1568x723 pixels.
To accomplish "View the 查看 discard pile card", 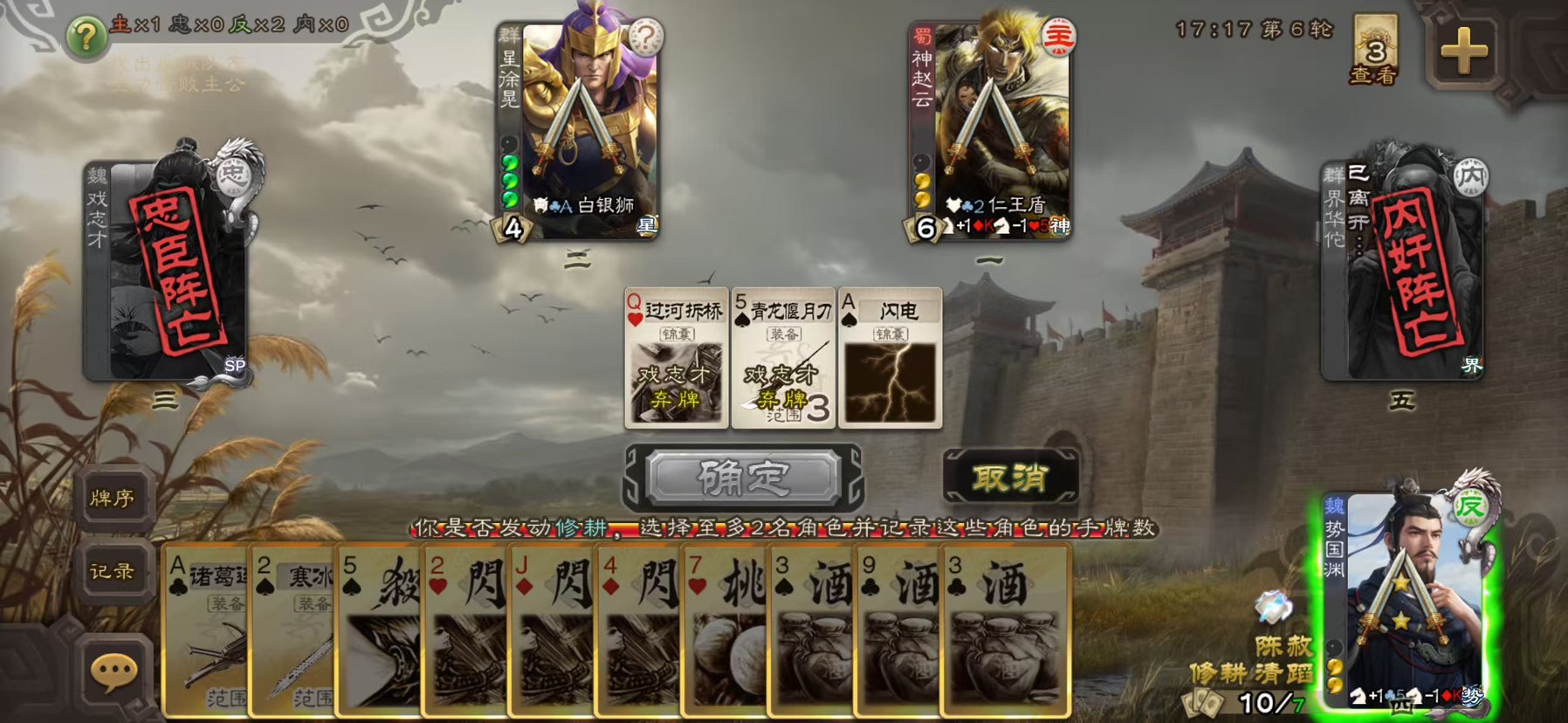I will [x=1375, y=51].
